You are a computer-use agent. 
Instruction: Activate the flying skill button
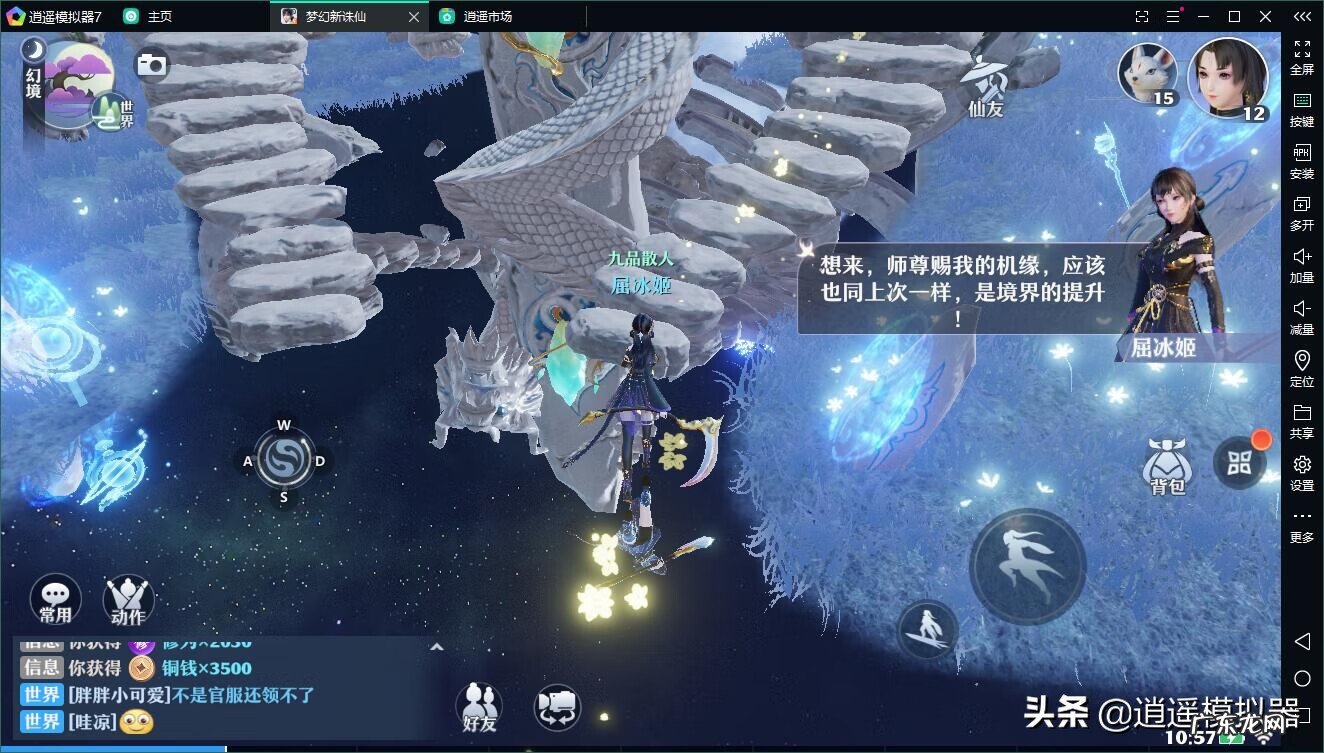pyautogui.click(x=1028, y=565)
